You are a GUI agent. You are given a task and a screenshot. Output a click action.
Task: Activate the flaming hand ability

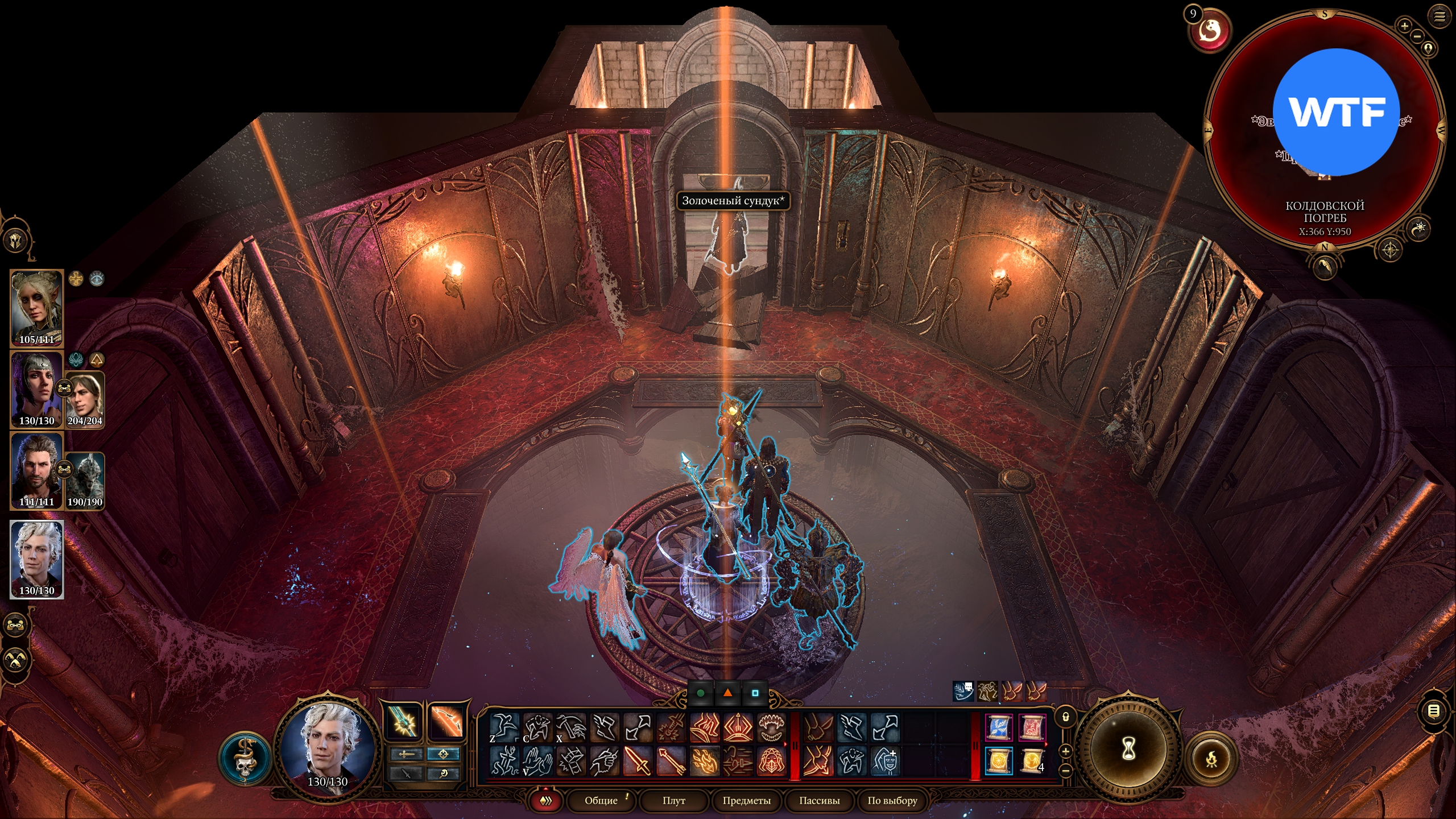click(x=705, y=761)
